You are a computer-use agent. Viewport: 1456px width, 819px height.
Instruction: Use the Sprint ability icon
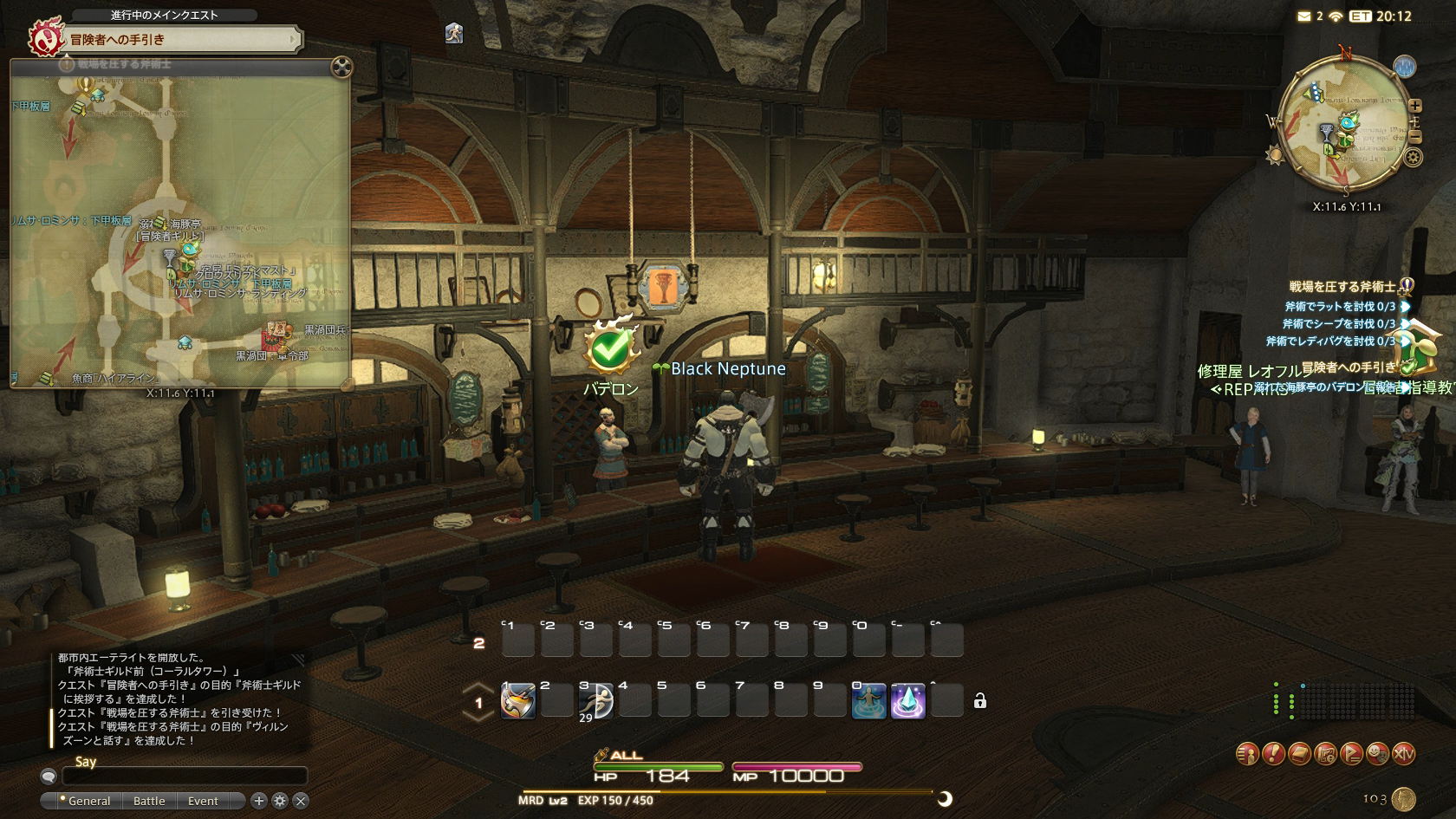pos(596,701)
